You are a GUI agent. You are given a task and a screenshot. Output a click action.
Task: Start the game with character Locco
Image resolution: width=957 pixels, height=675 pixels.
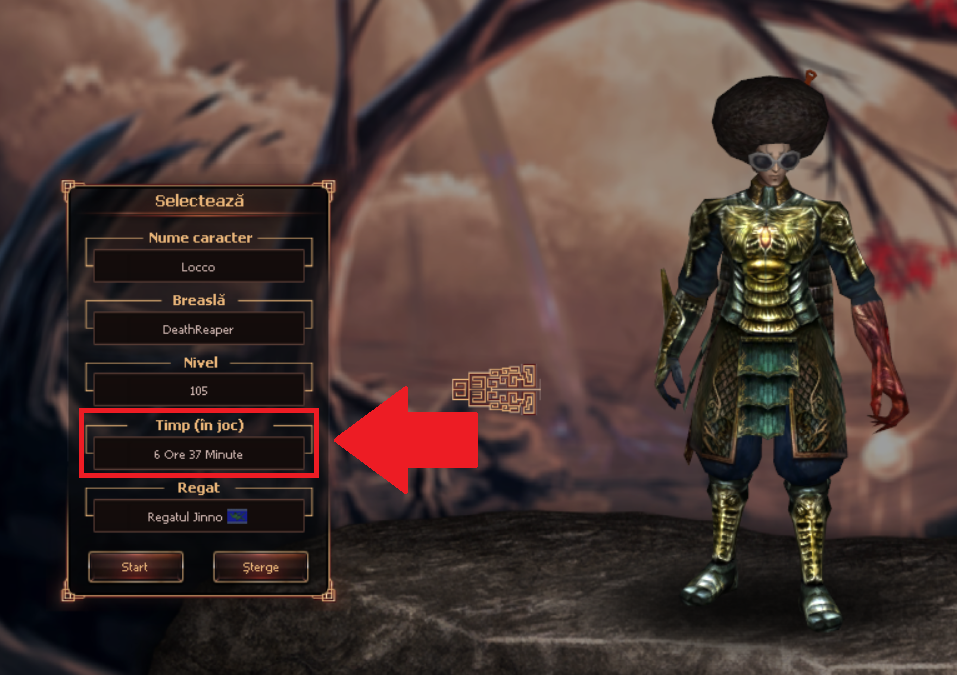135,567
